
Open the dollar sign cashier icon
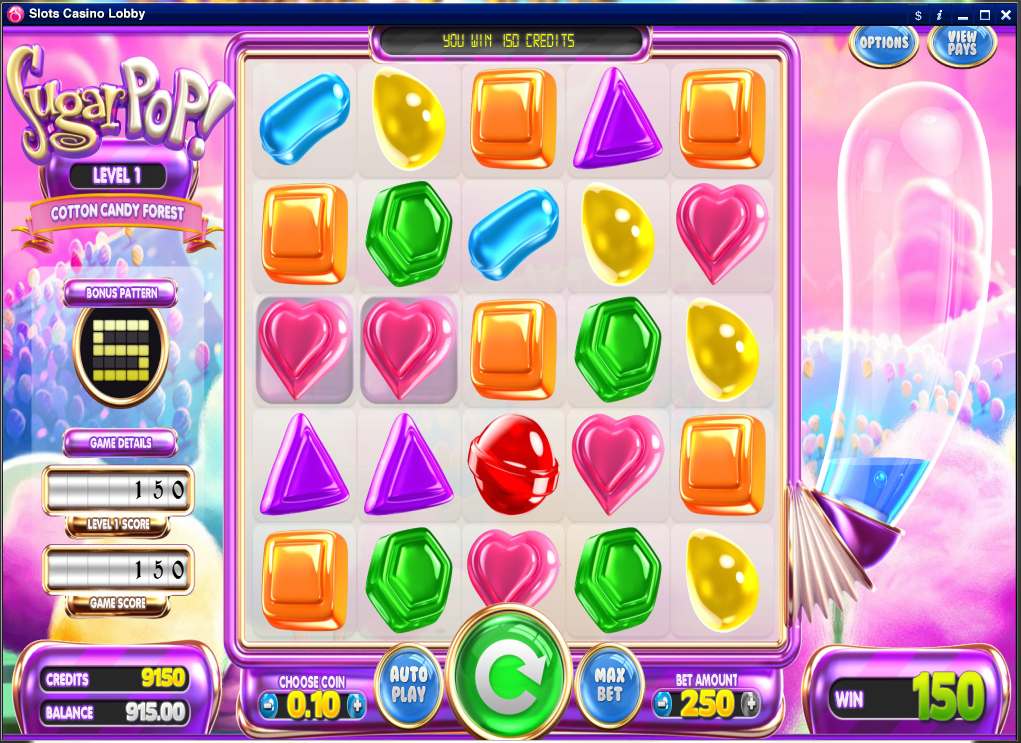[918, 15]
